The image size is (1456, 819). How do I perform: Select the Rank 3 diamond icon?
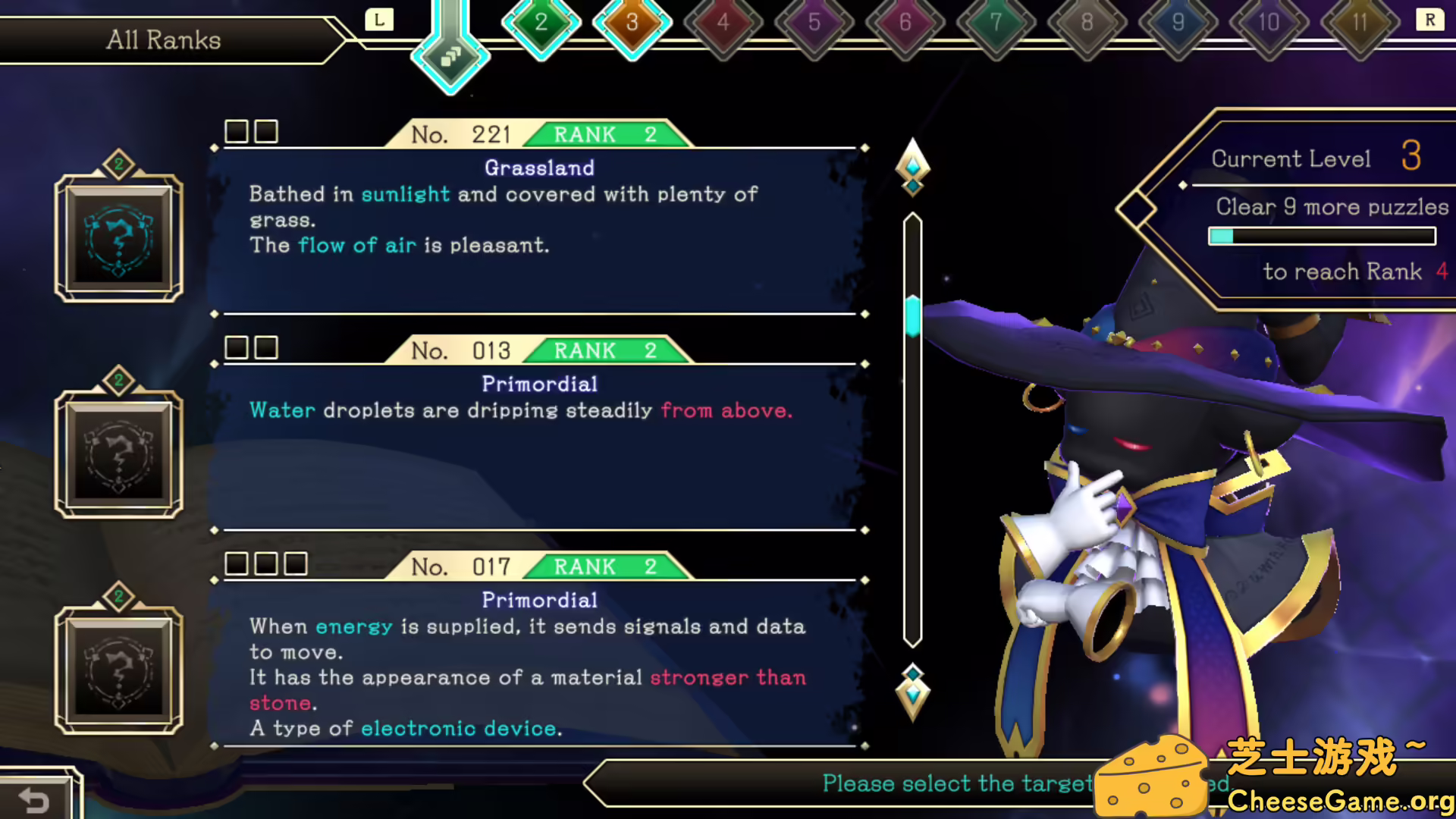pos(632,23)
